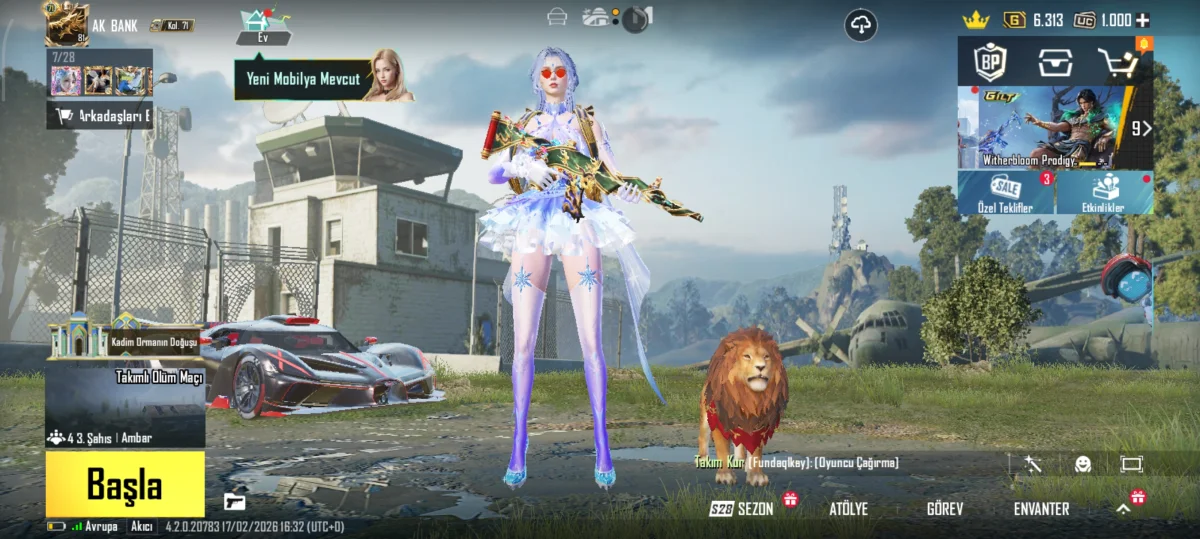Open the AK BANK player profile avatar
Screen dimensions: 1200x539
click(67, 24)
